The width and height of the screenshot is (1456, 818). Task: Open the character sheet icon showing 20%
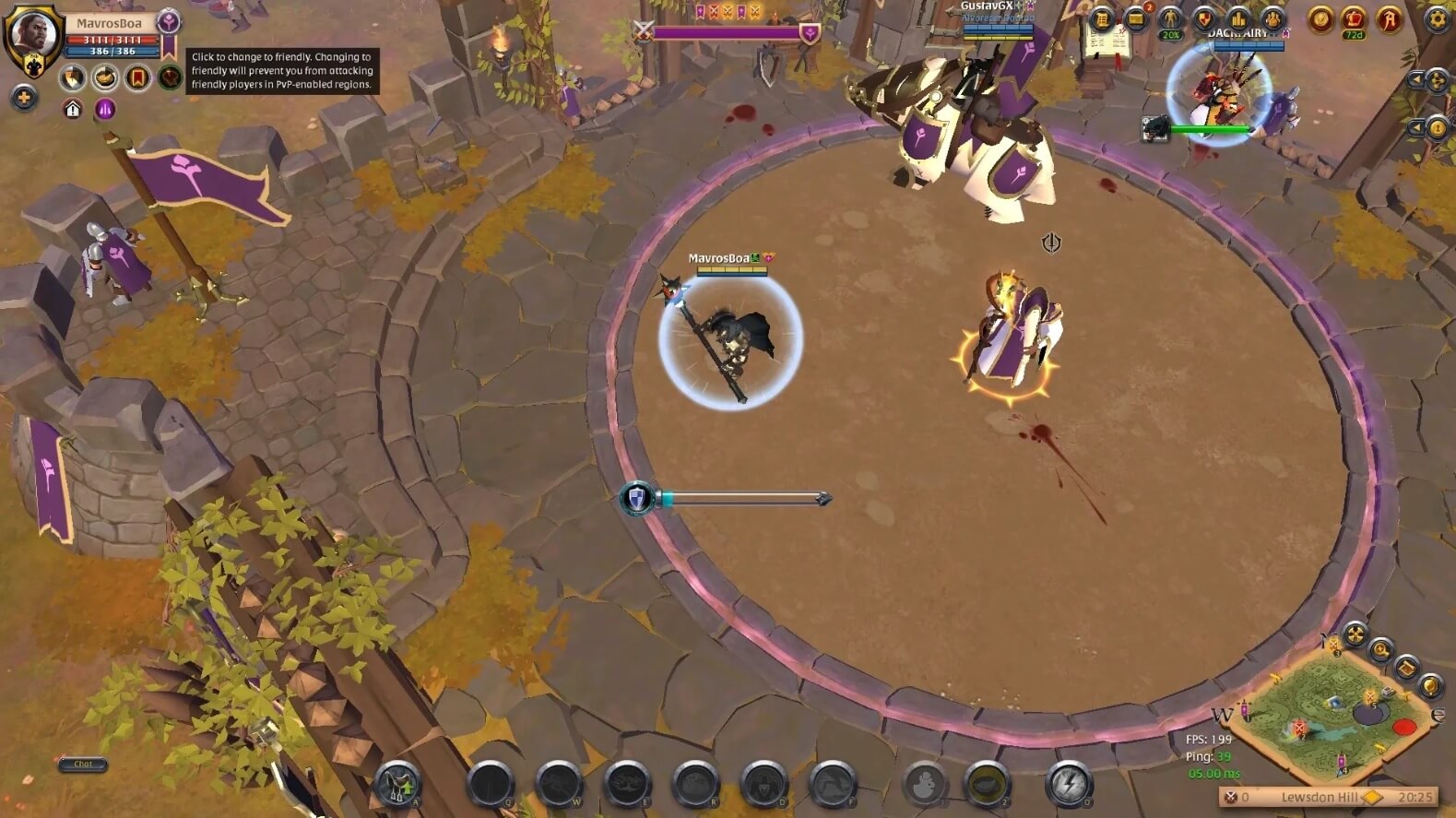click(1169, 19)
